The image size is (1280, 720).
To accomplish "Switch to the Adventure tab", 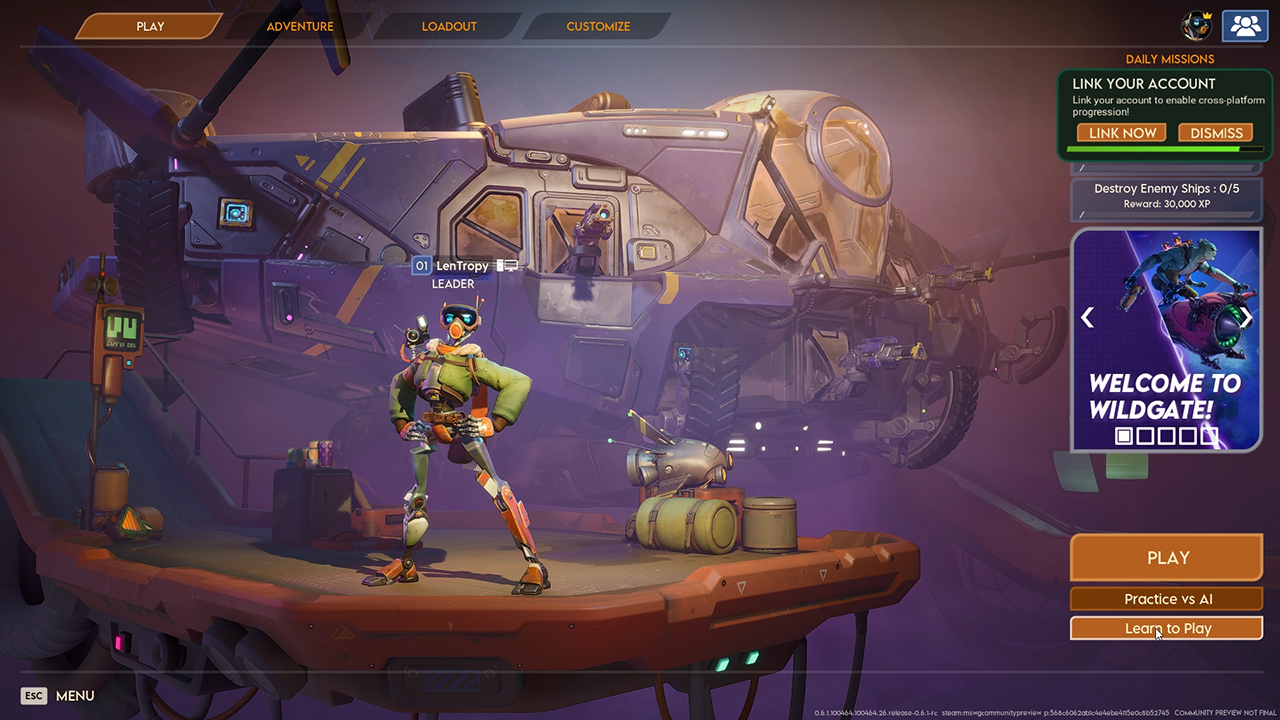I will [300, 26].
